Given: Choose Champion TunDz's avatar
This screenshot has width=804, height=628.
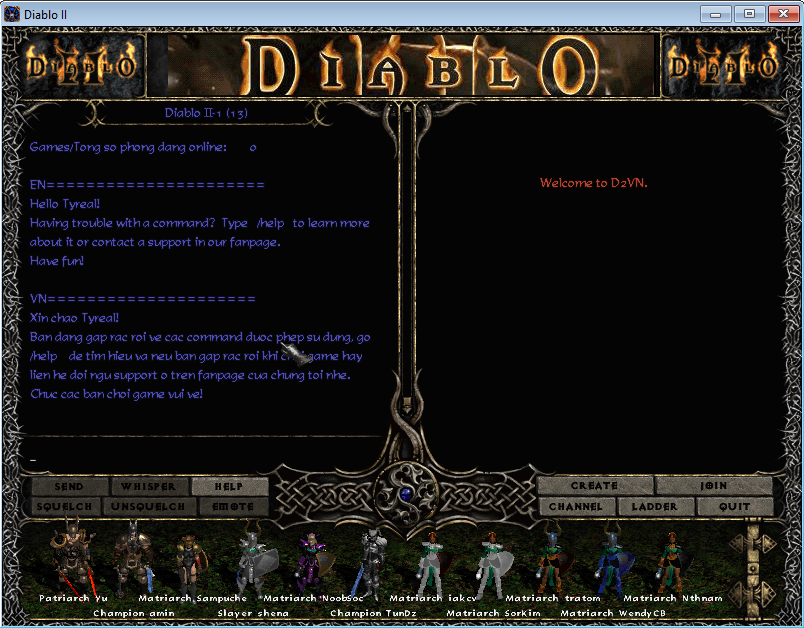Looking at the screenshot, I should (371, 562).
